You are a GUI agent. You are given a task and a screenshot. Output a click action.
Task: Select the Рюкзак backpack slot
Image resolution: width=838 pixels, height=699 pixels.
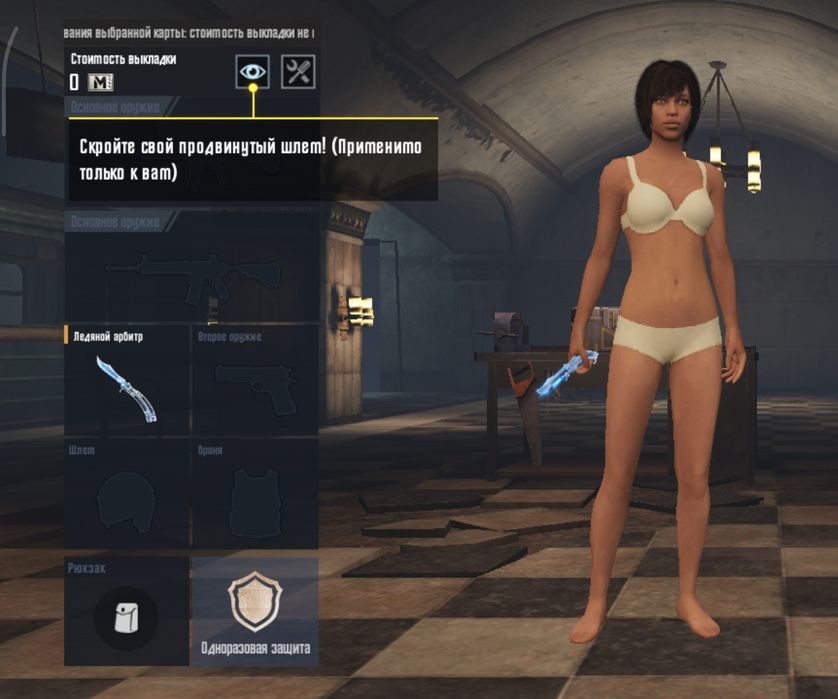click(126, 612)
